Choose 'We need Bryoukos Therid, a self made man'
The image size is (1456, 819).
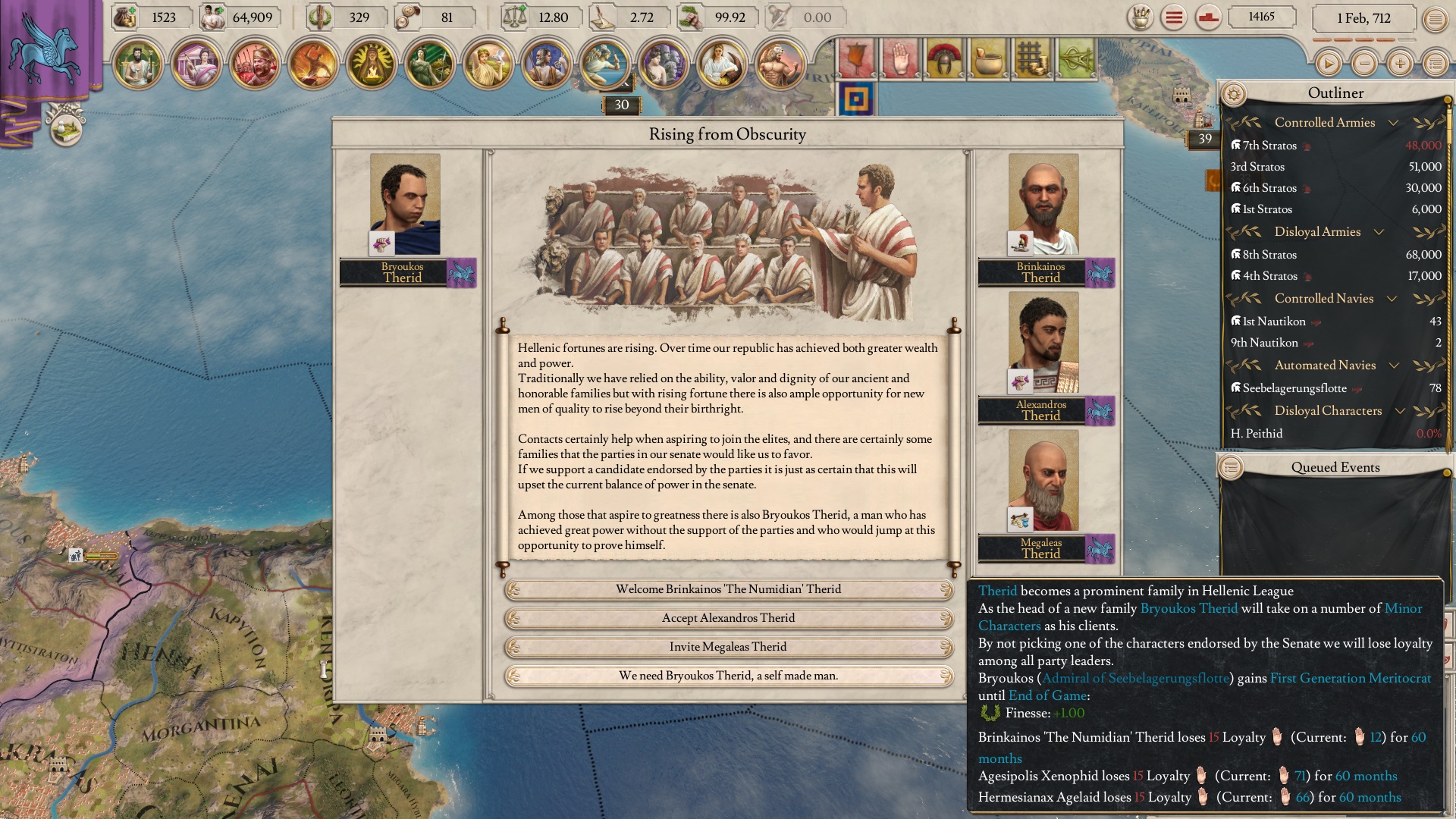729,674
